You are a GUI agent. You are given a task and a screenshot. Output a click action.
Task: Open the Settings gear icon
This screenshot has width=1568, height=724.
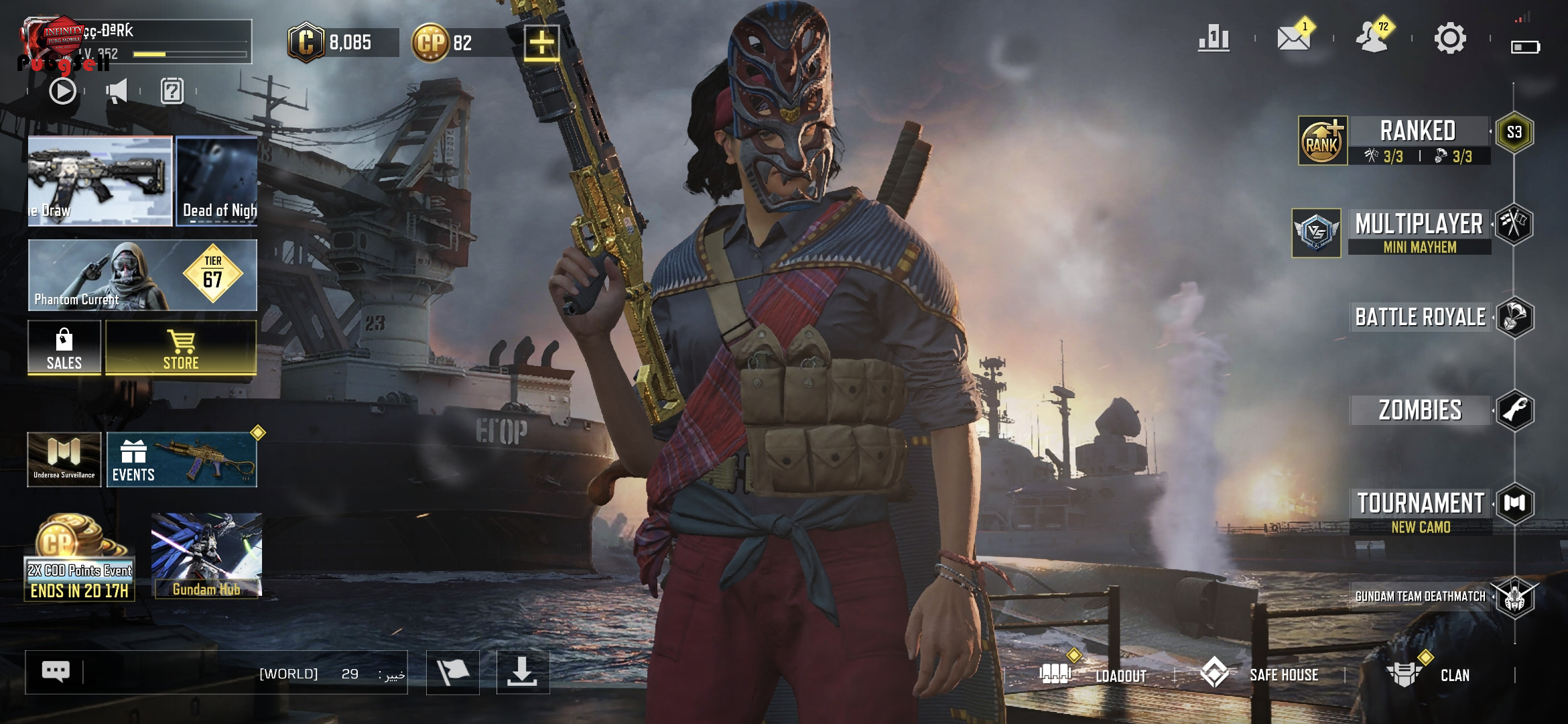(1449, 39)
